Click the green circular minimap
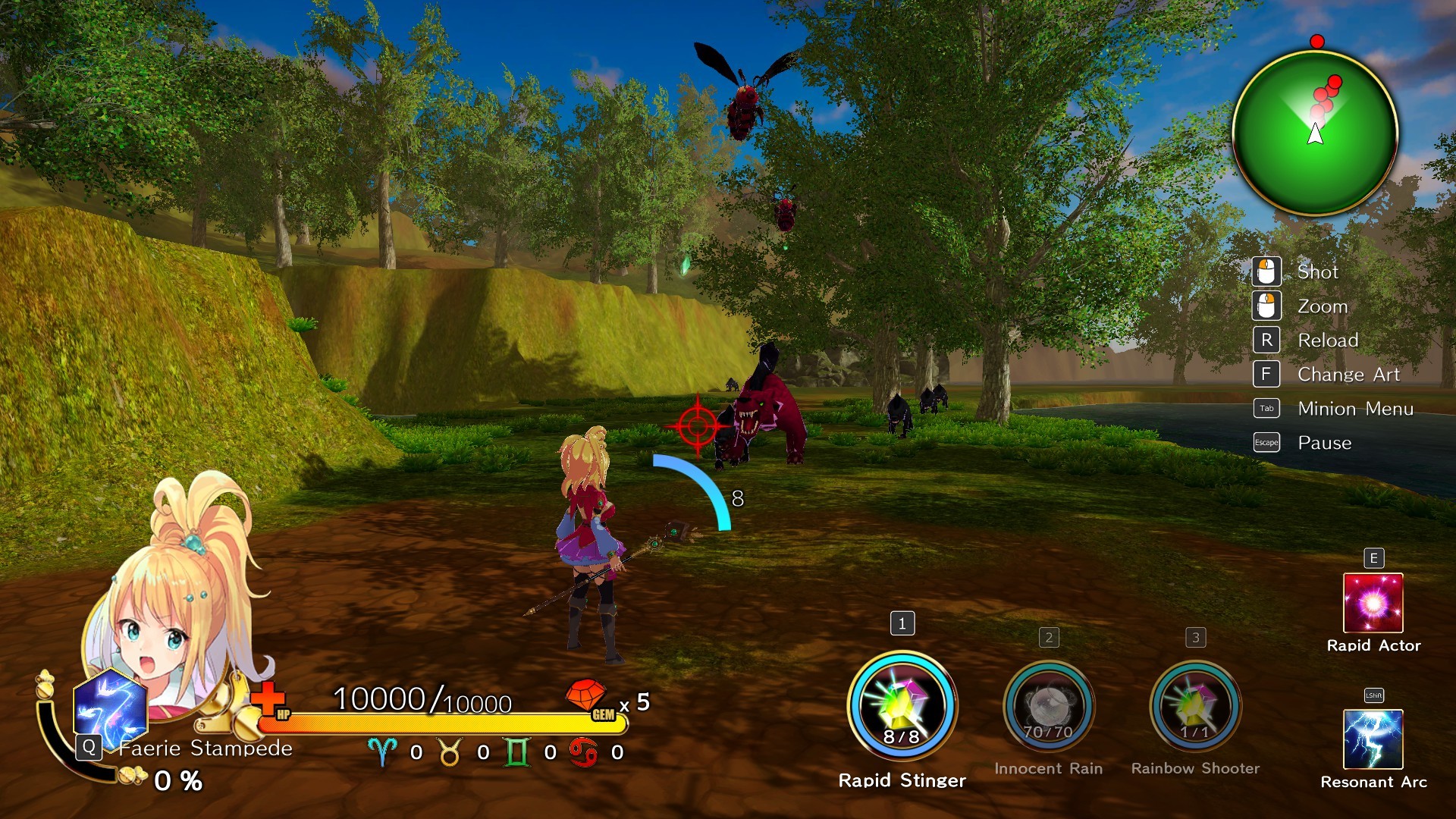The width and height of the screenshot is (1456, 819). point(1315,133)
